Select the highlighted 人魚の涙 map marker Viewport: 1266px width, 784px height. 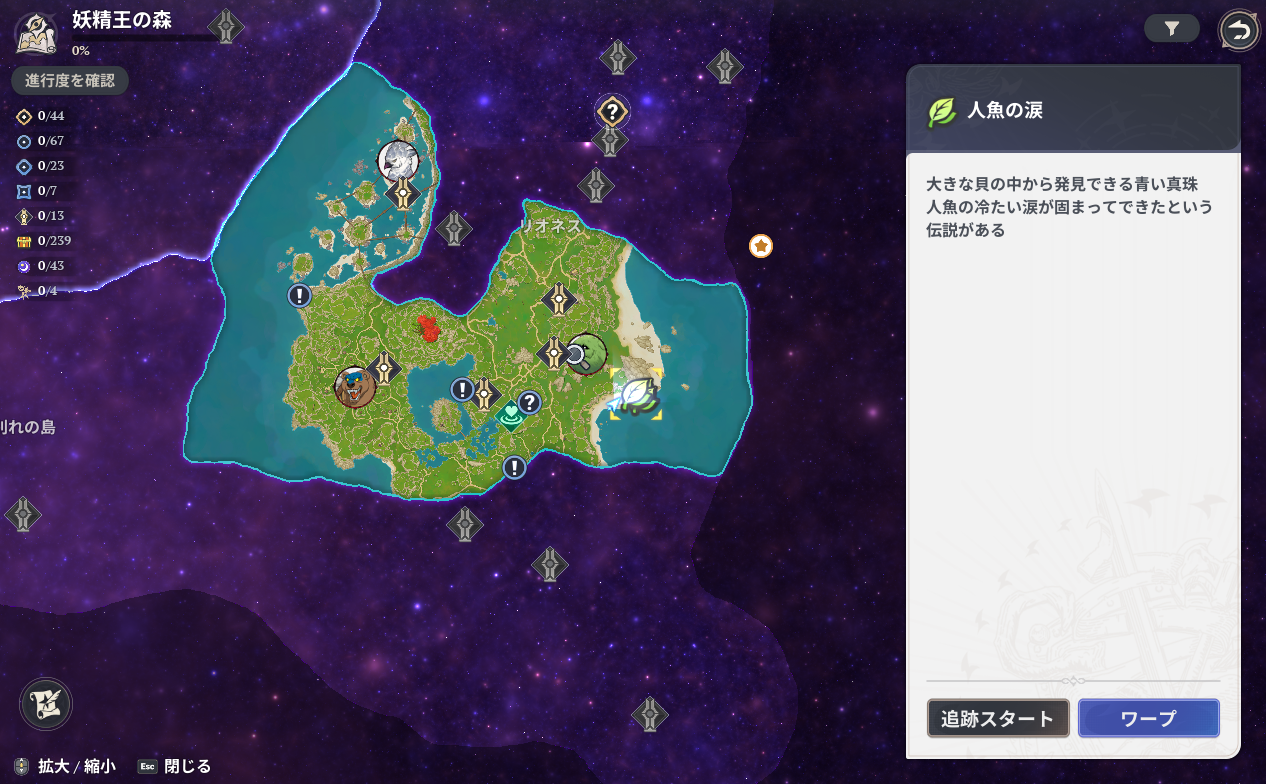tap(636, 394)
